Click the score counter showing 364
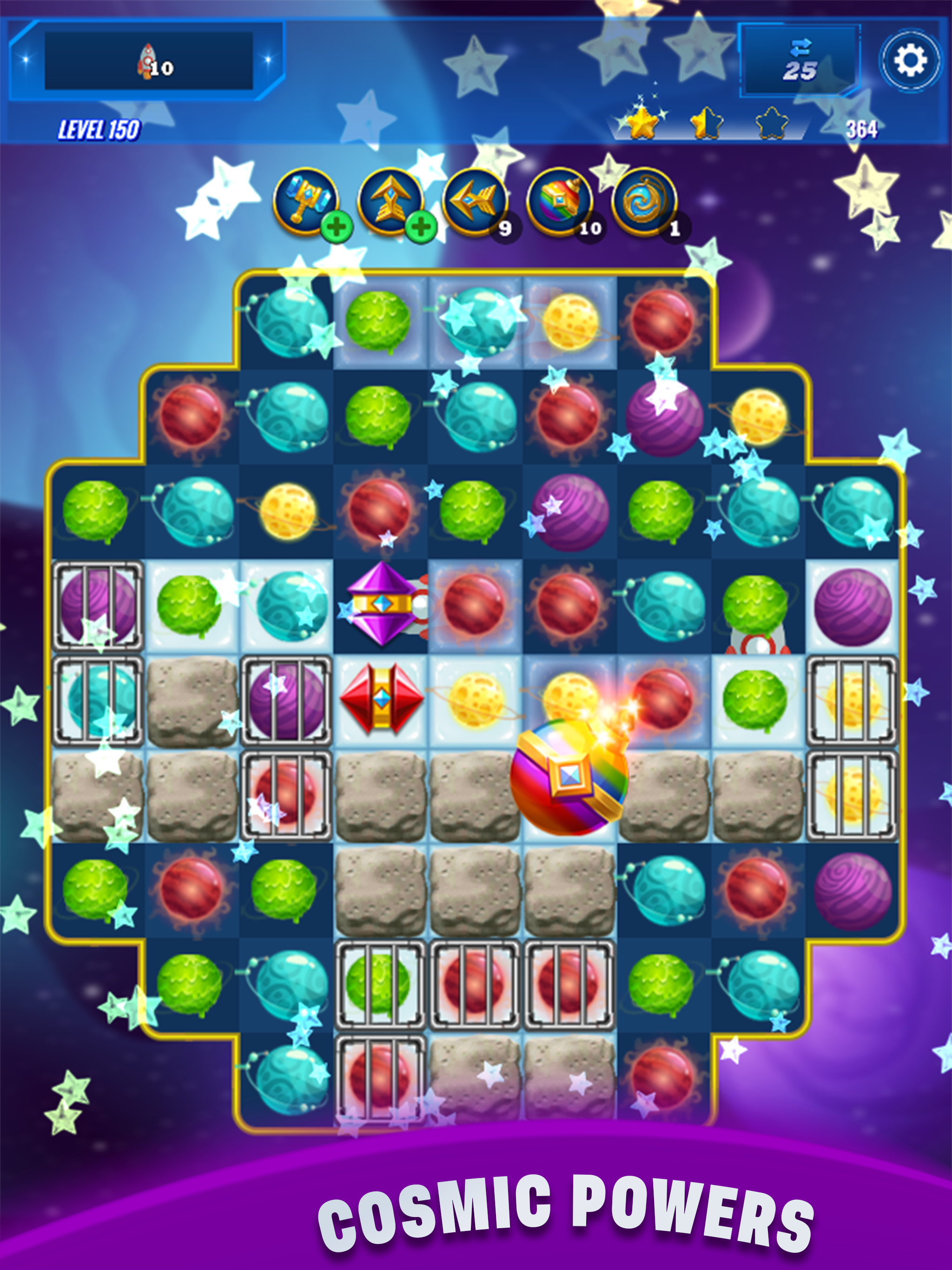 [x=861, y=130]
